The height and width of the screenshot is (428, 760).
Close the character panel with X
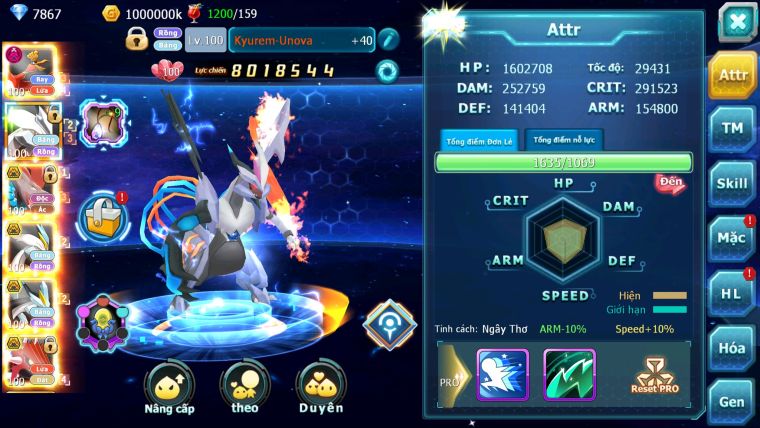[x=736, y=21]
